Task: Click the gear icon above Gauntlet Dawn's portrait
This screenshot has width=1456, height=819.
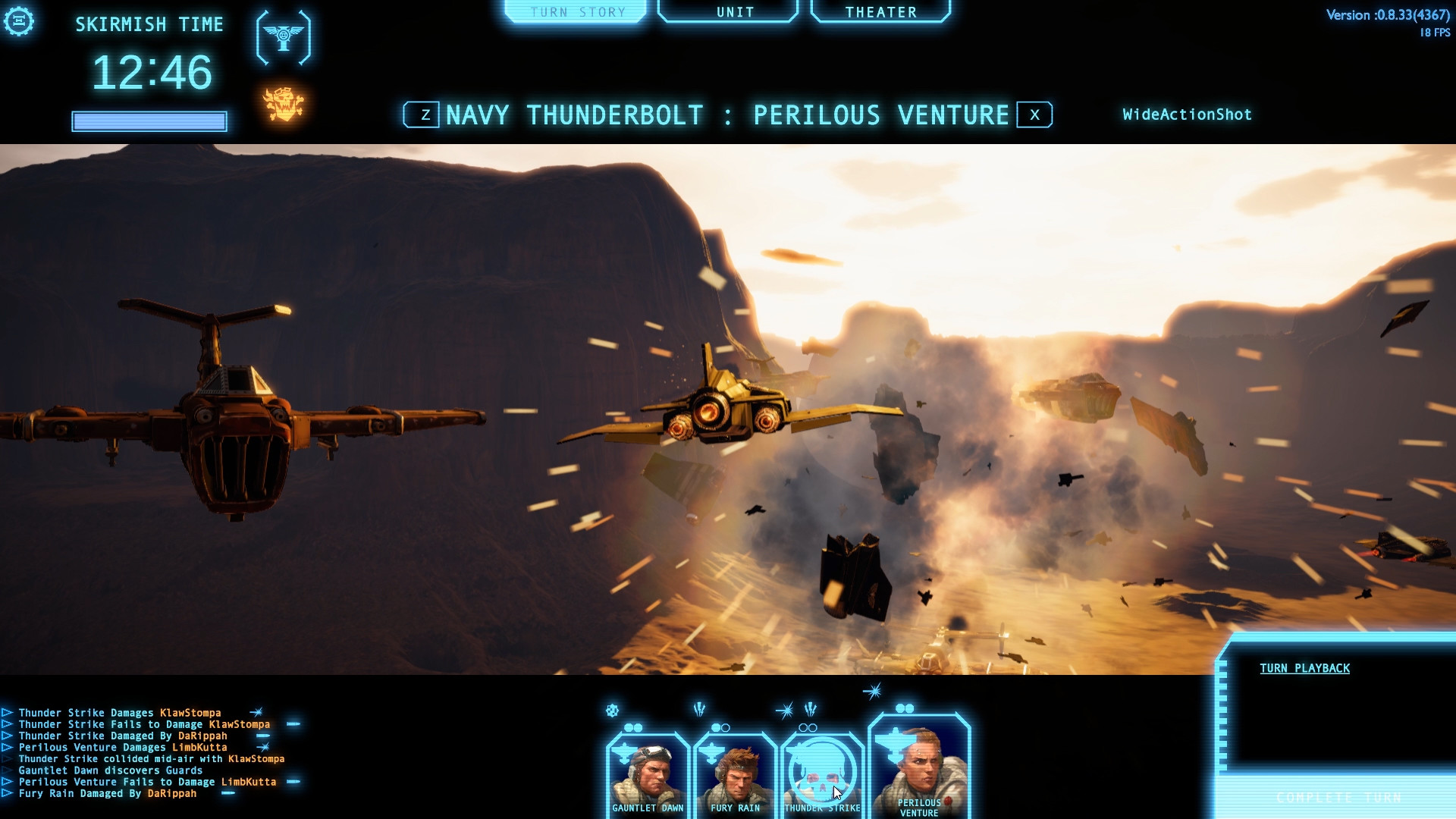Action: click(x=611, y=711)
